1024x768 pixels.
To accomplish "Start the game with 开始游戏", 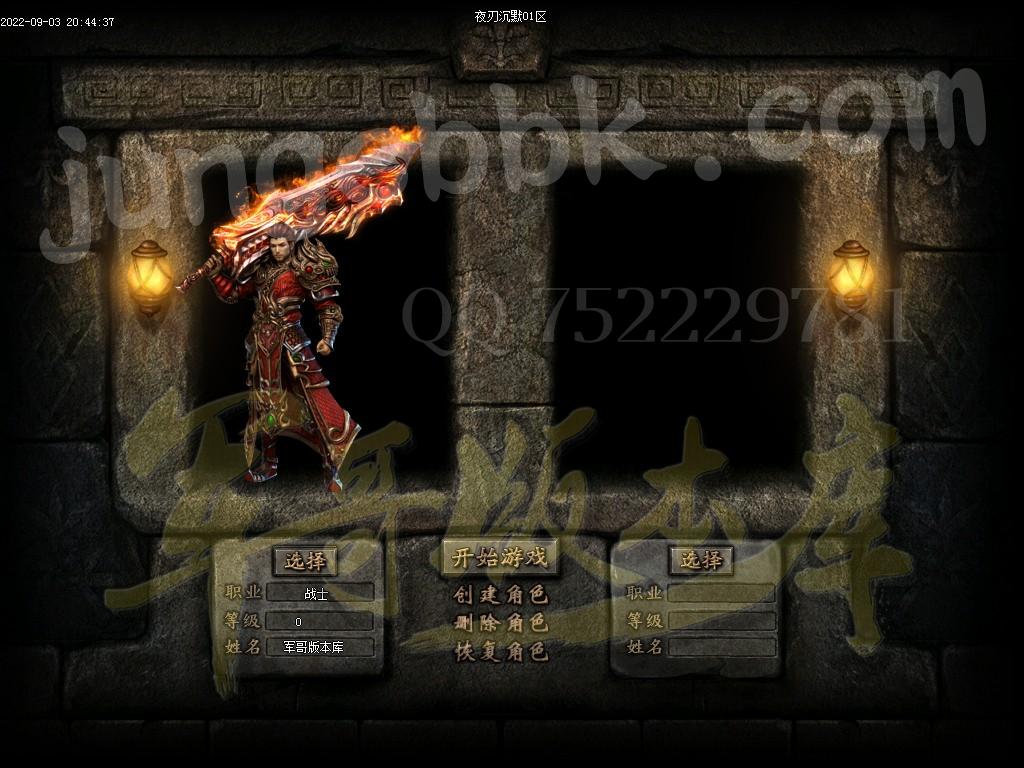I will pos(500,558).
